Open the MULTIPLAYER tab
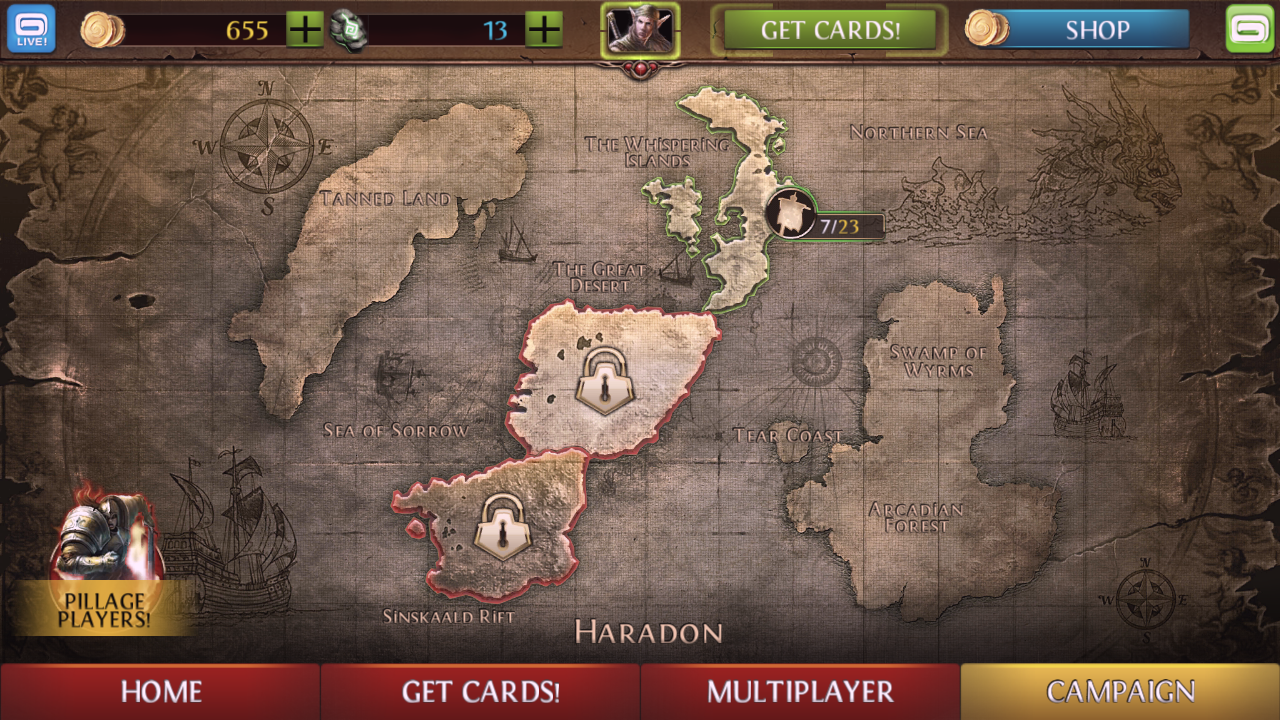 pos(800,691)
